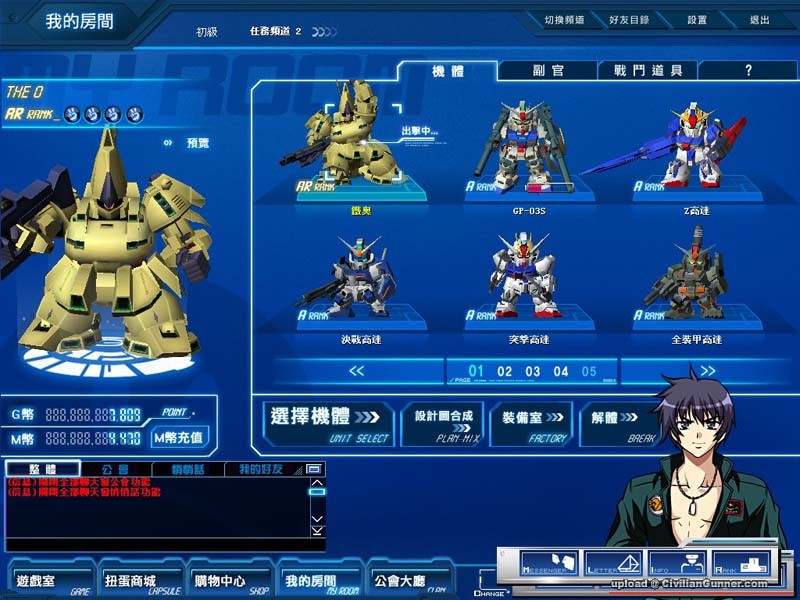Open the 戰鬥道具 tab
800x600 pixels.
pyautogui.click(x=648, y=70)
